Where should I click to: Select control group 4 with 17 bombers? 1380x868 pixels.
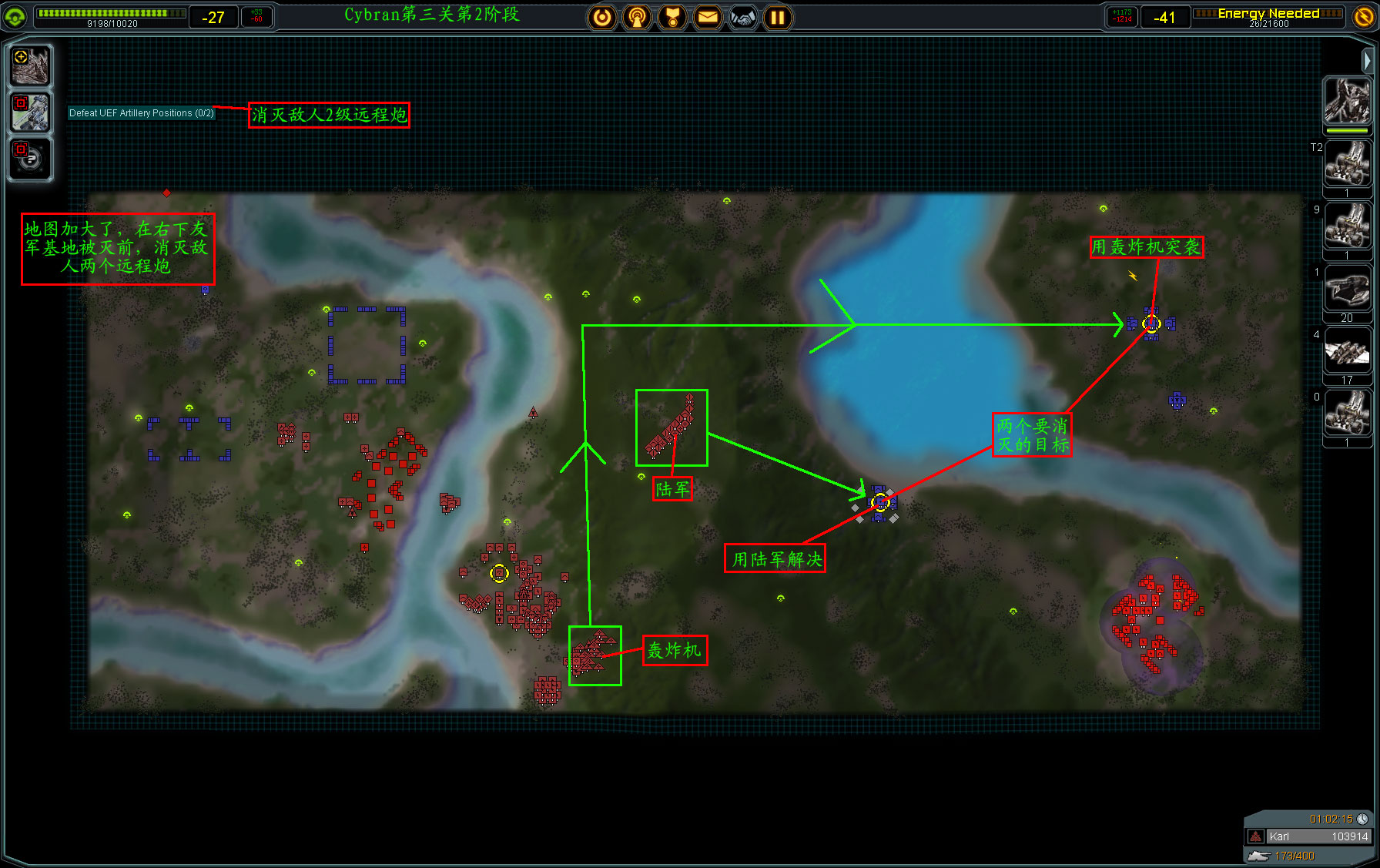pyautogui.click(x=1347, y=351)
